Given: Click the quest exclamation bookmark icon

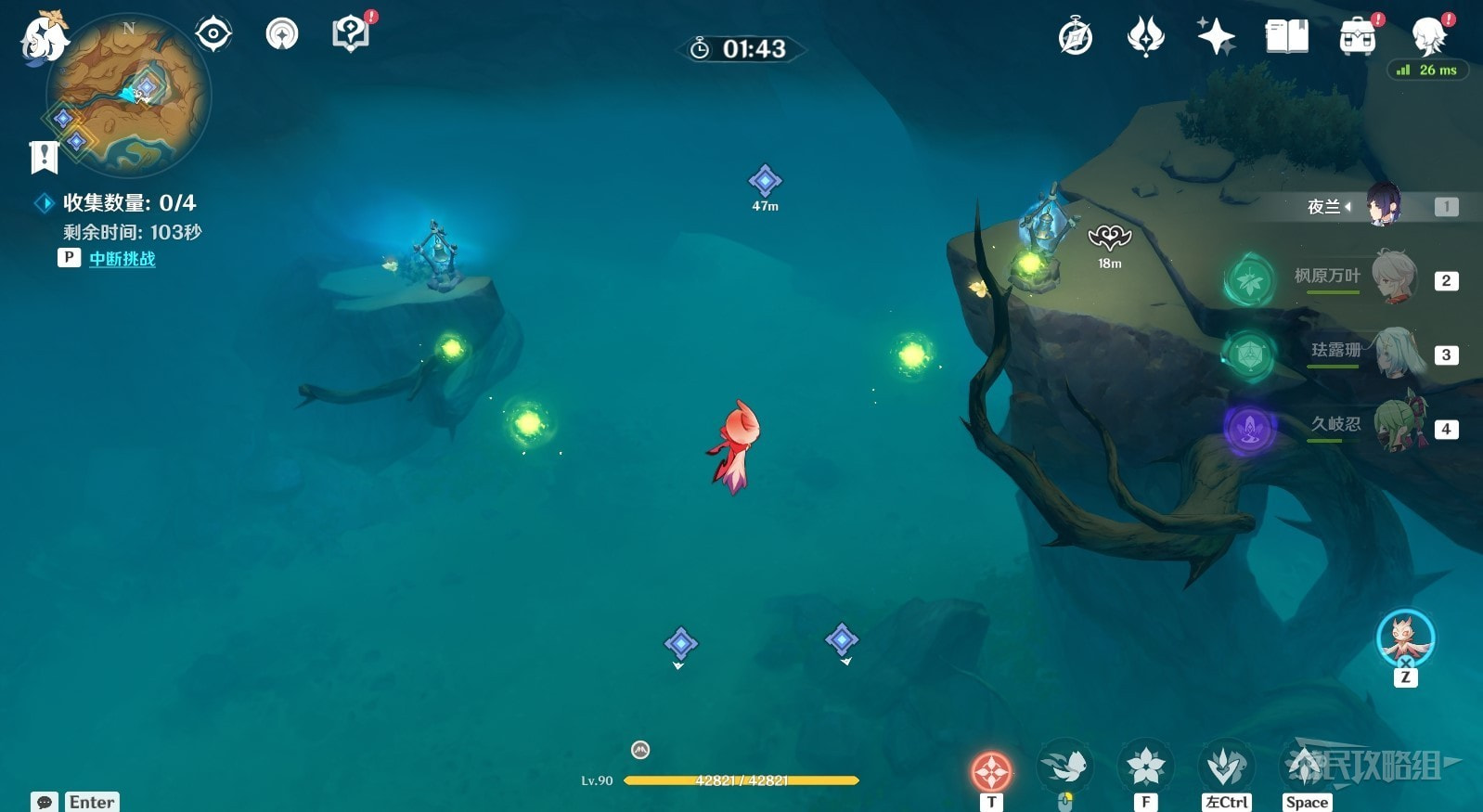Looking at the screenshot, I should [44, 157].
